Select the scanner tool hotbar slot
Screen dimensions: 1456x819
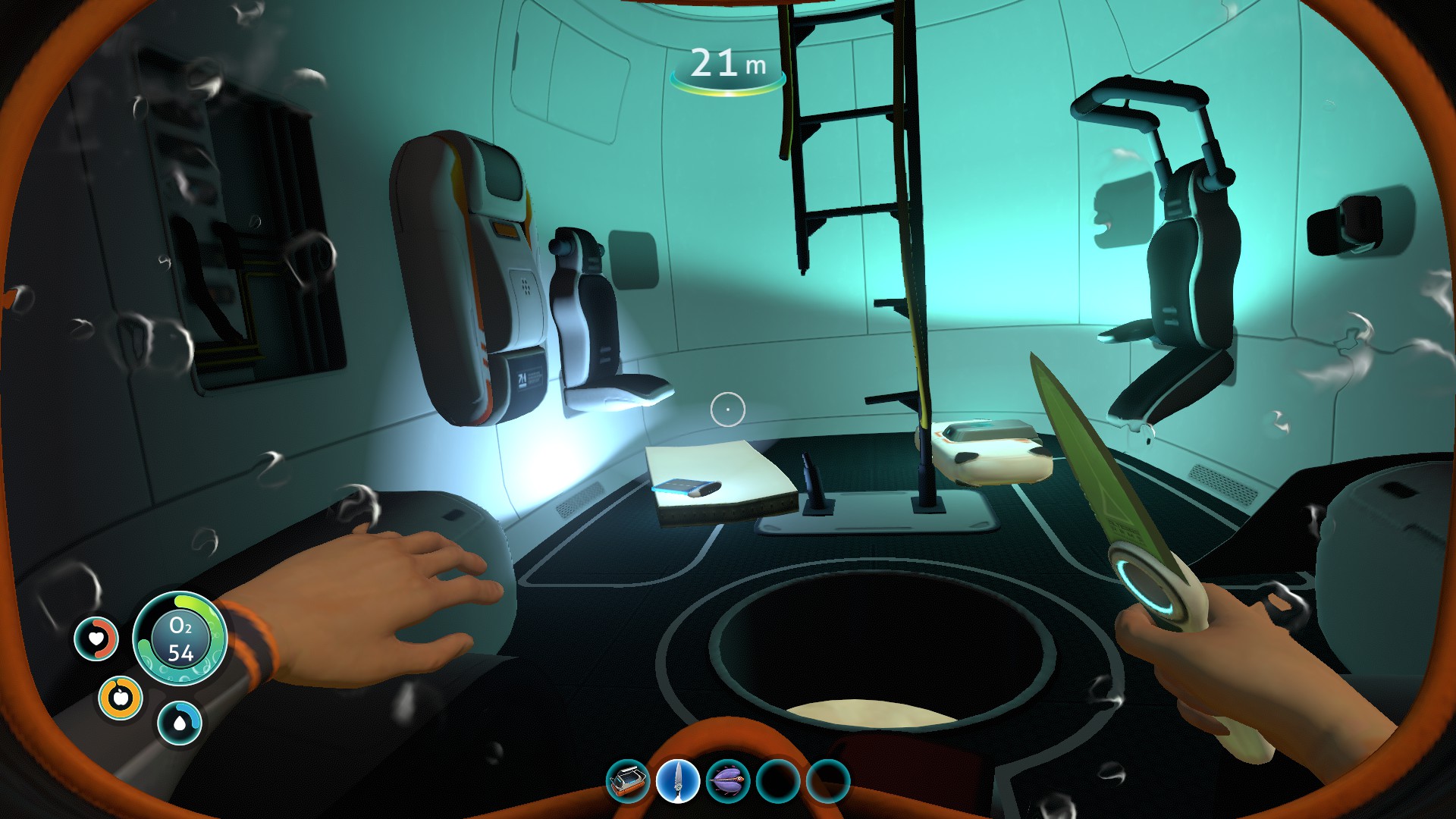pyautogui.click(x=628, y=780)
